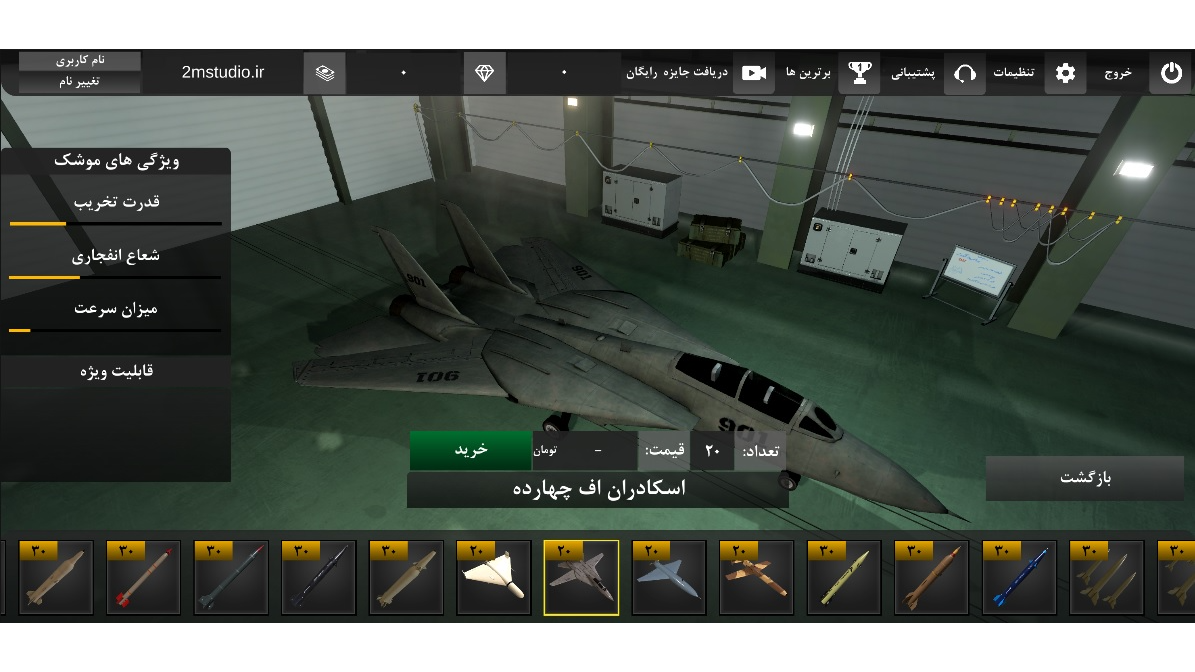Pick the yellow-green missile thumbnail
This screenshot has height=672, width=1195.
844,578
